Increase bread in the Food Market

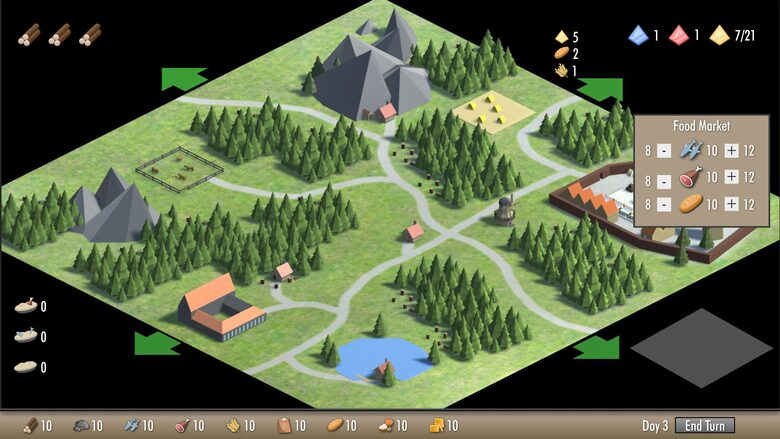731,204
